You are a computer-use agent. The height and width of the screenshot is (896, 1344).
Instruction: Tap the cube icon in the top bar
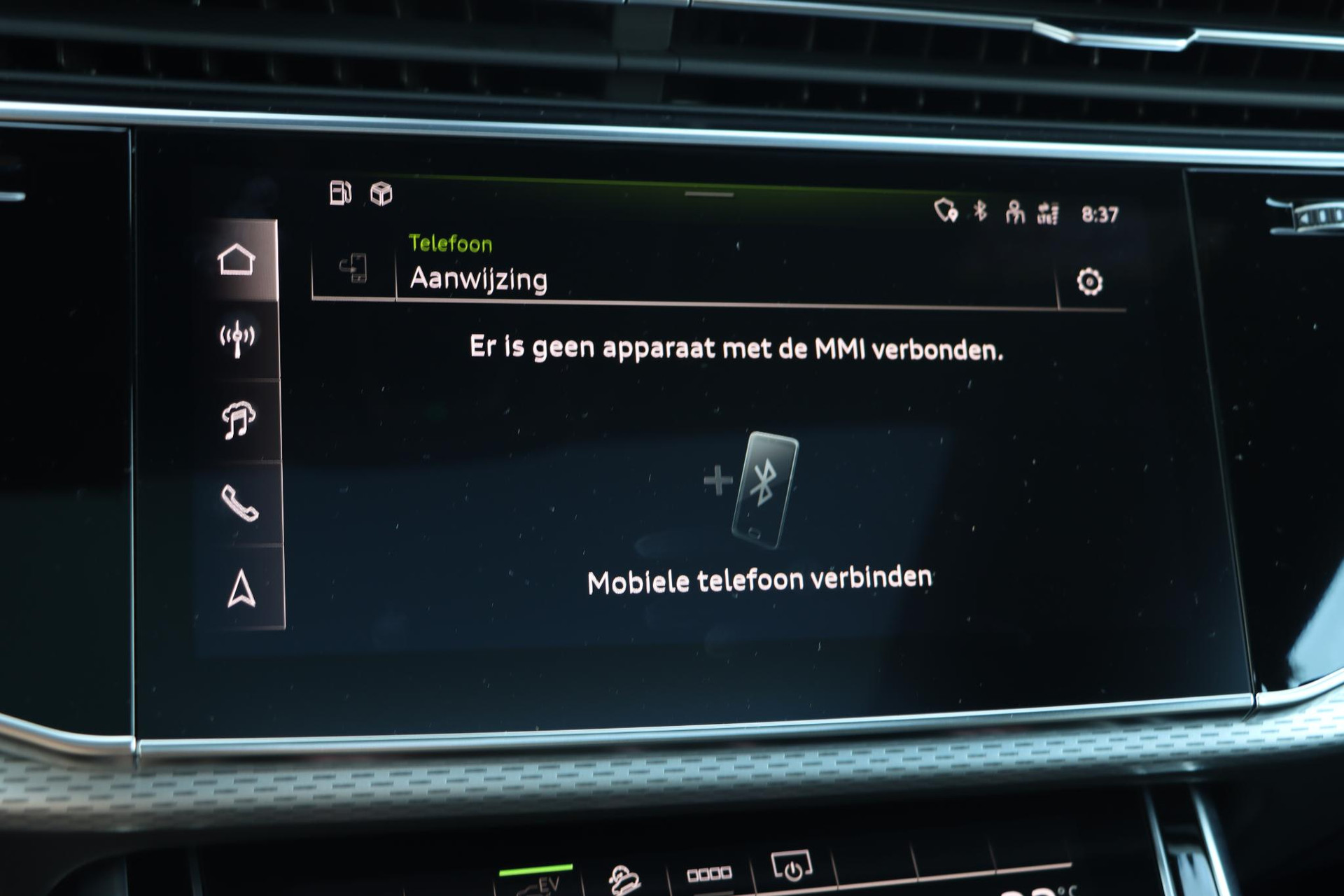[381, 194]
